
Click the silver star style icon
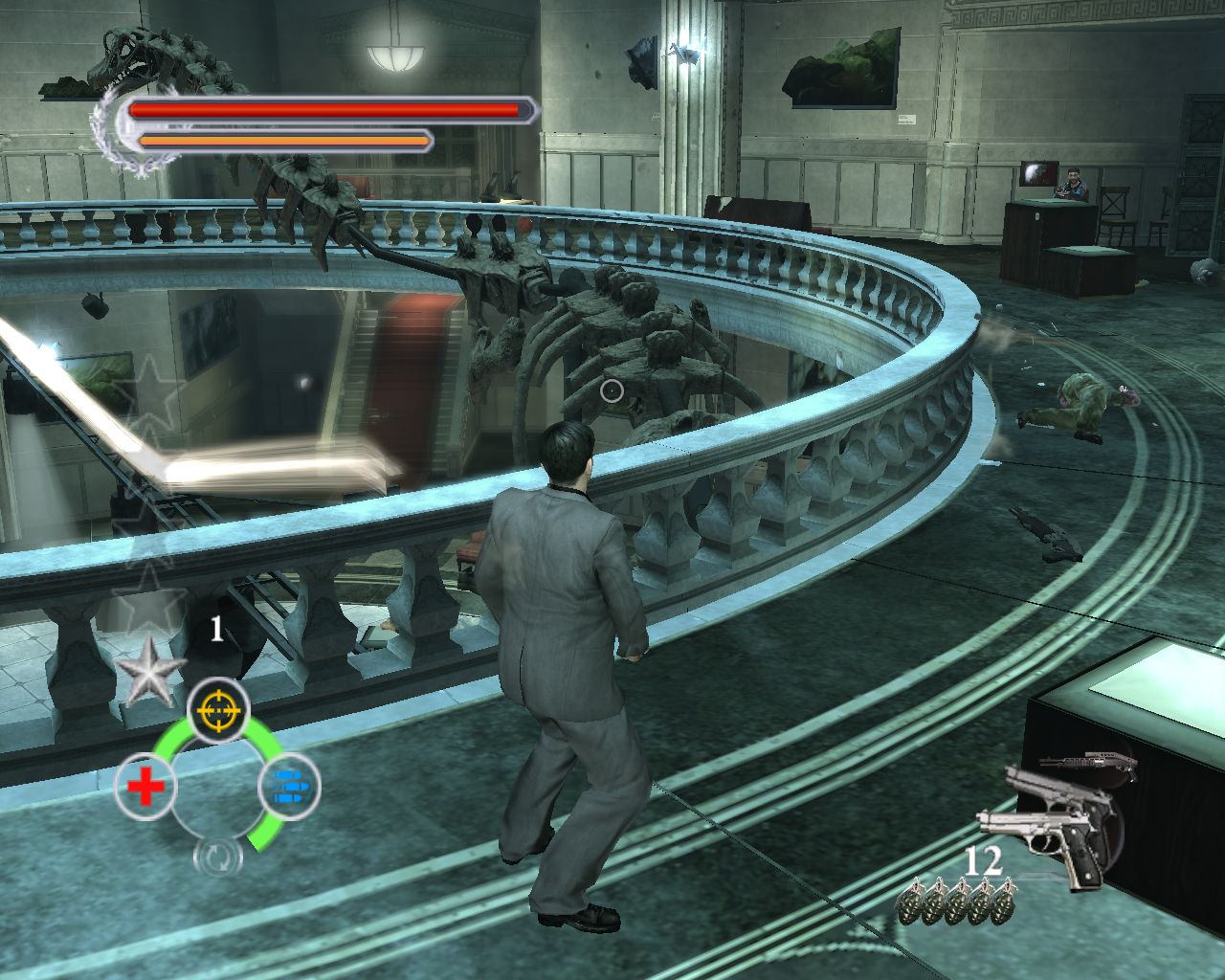coord(149,672)
